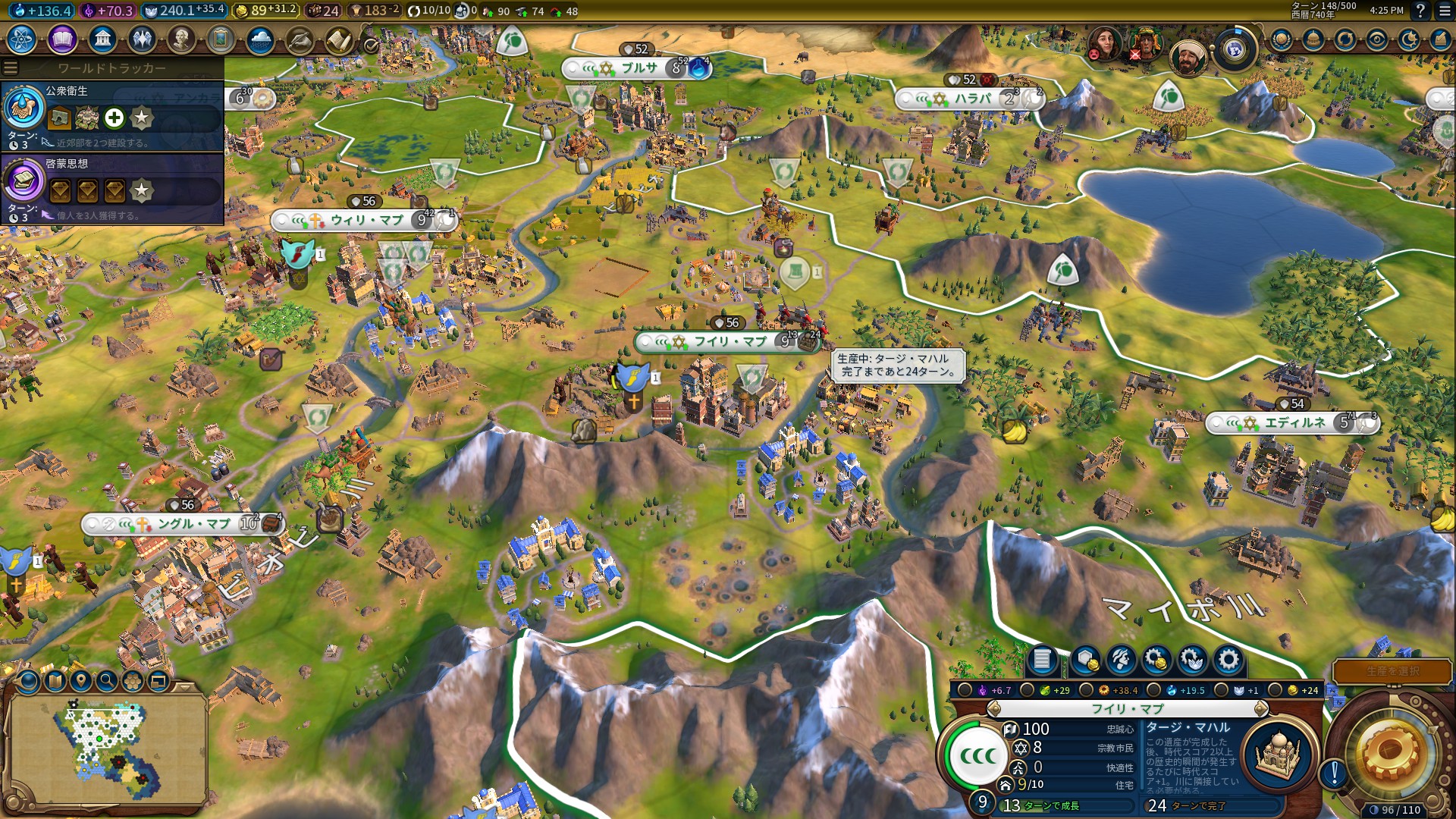1456x819 pixels.
Task: Open the government building icon
Action: [x=102, y=39]
